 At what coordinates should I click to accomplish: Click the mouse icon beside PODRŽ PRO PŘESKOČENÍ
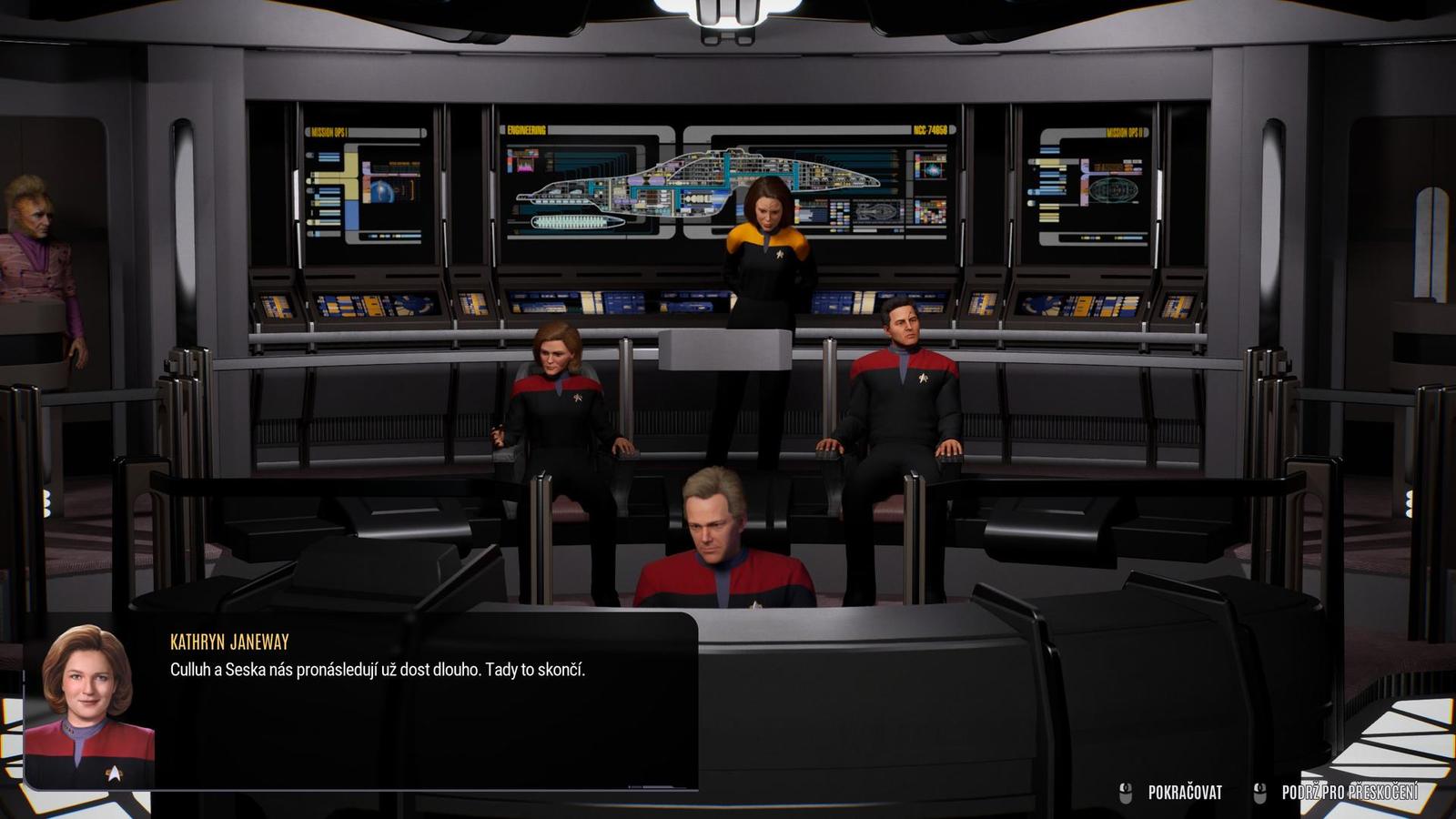click(1260, 790)
